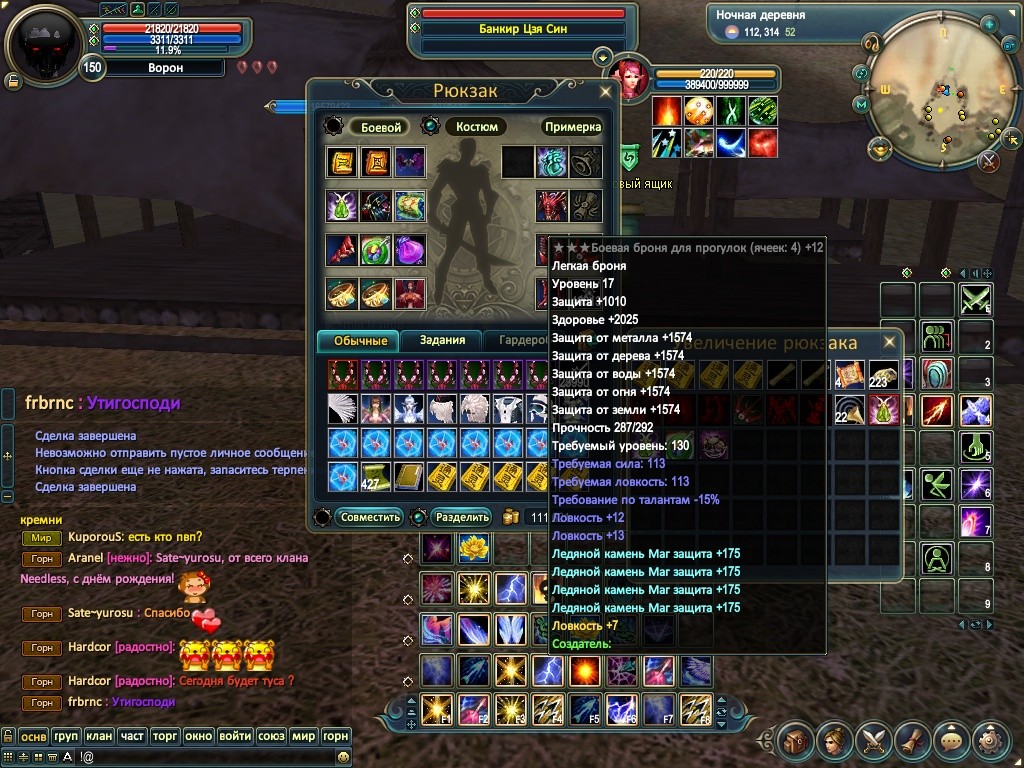
Task: Zoom in the minimap with the plus button
Action: 989,23
